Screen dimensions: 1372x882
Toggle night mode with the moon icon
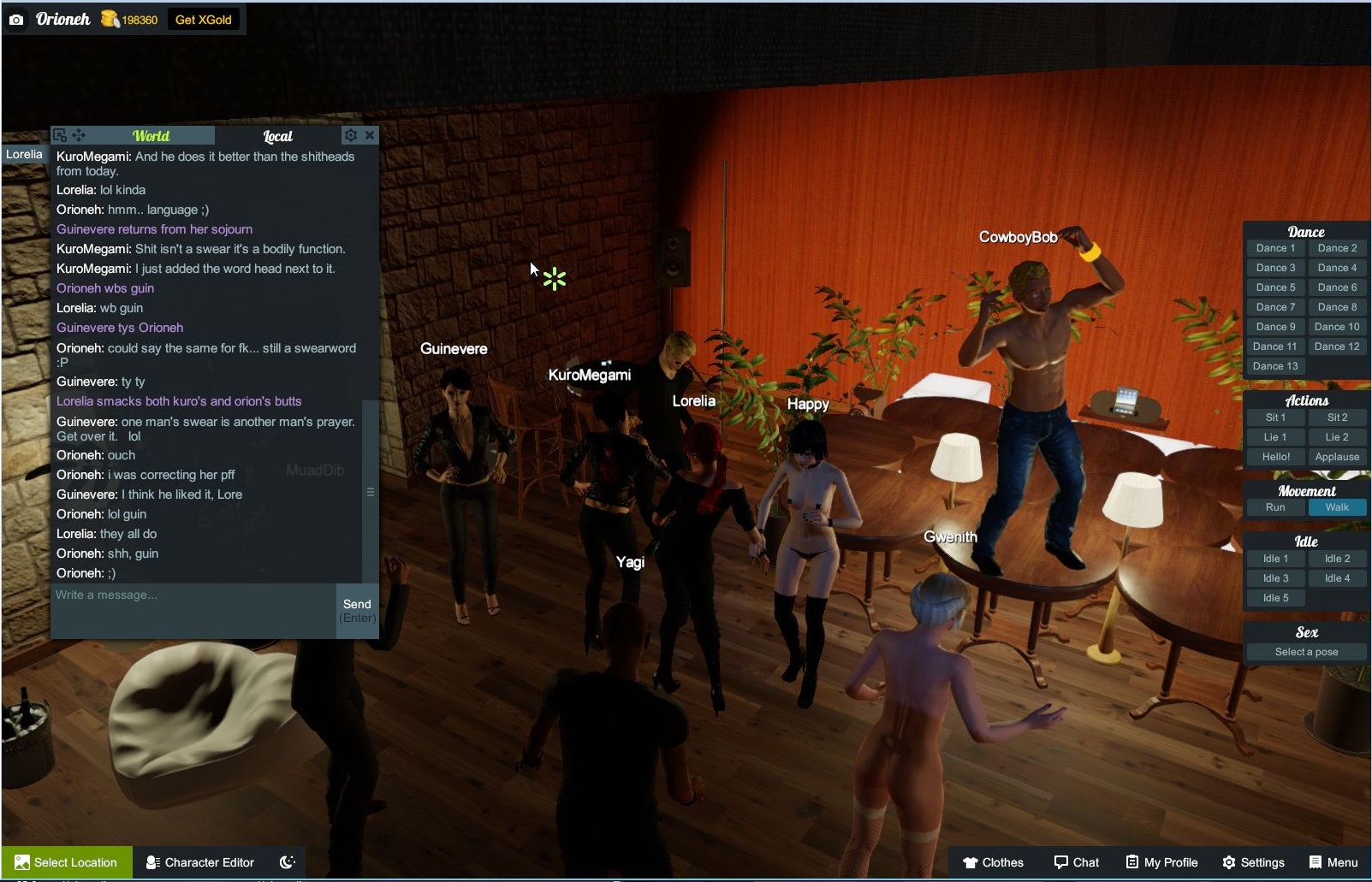[288, 862]
